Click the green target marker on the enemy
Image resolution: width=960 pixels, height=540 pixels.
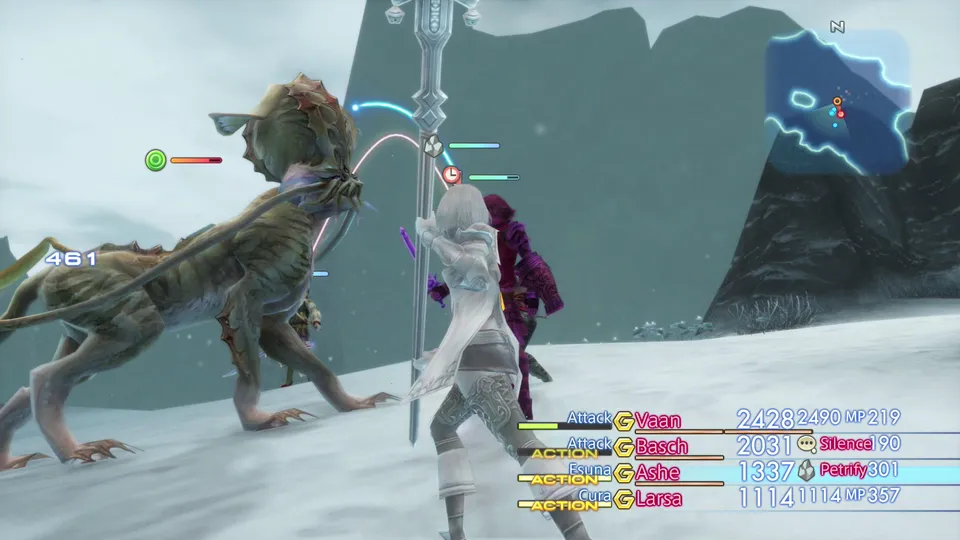pos(155,160)
